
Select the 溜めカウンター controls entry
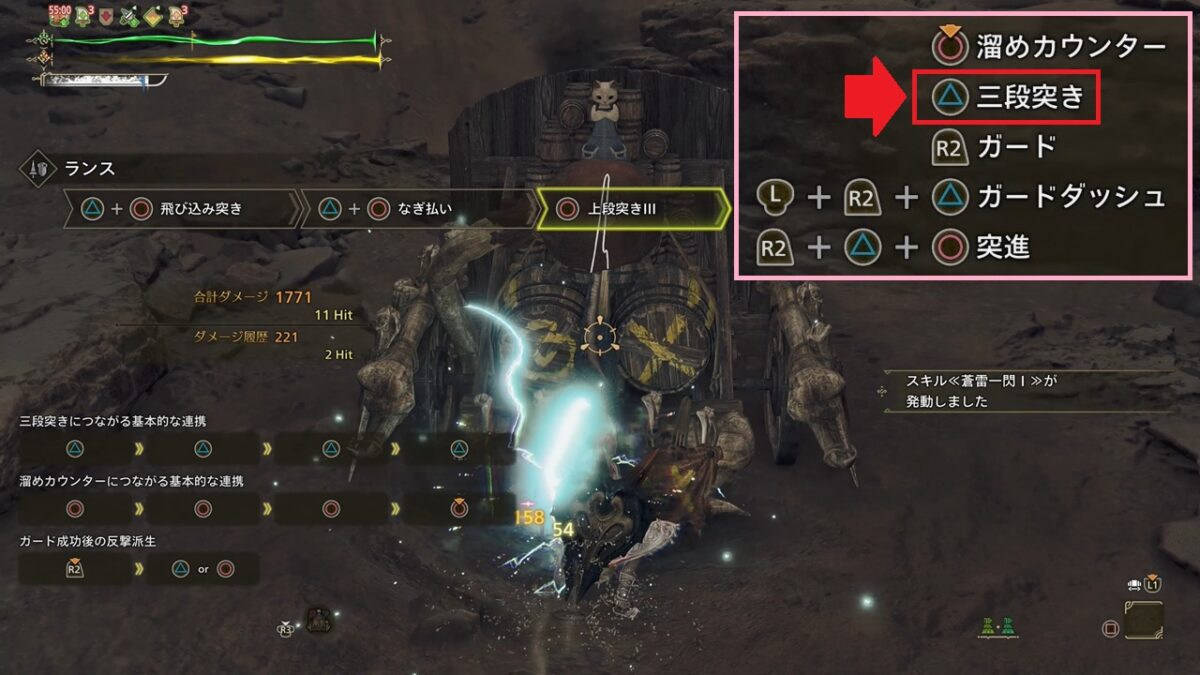tap(1050, 46)
